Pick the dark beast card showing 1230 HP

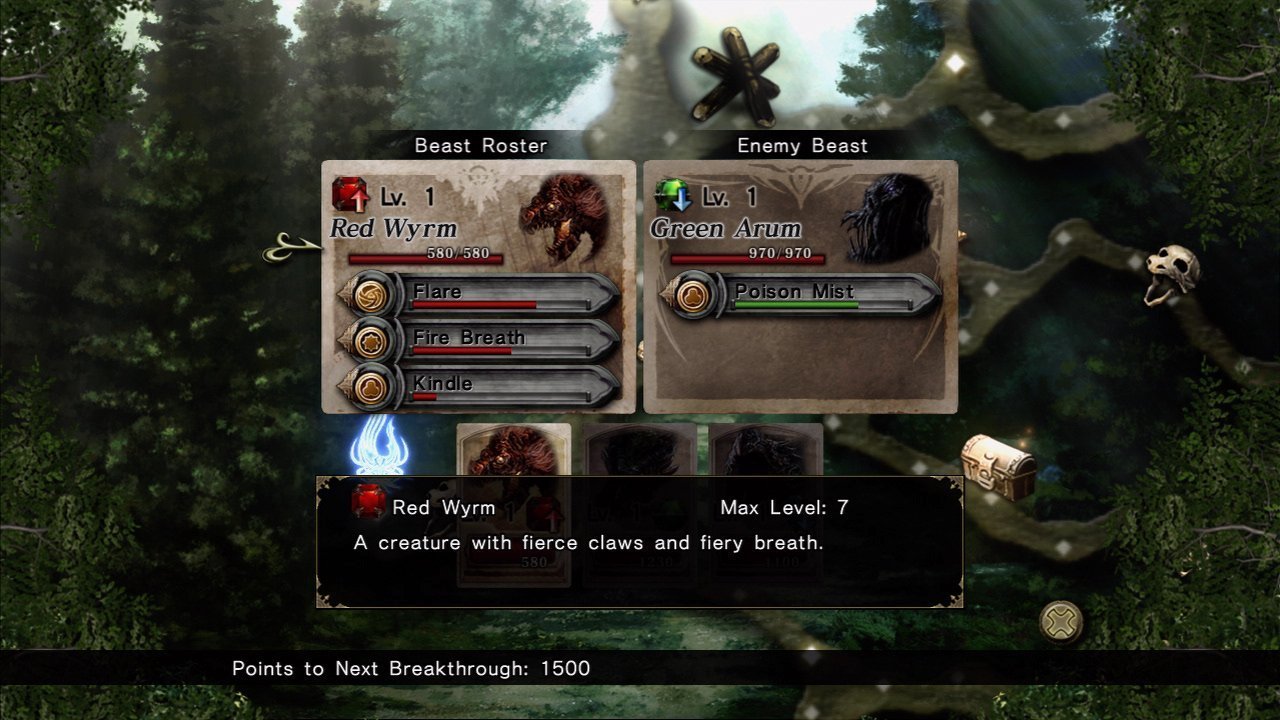(640, 450)
